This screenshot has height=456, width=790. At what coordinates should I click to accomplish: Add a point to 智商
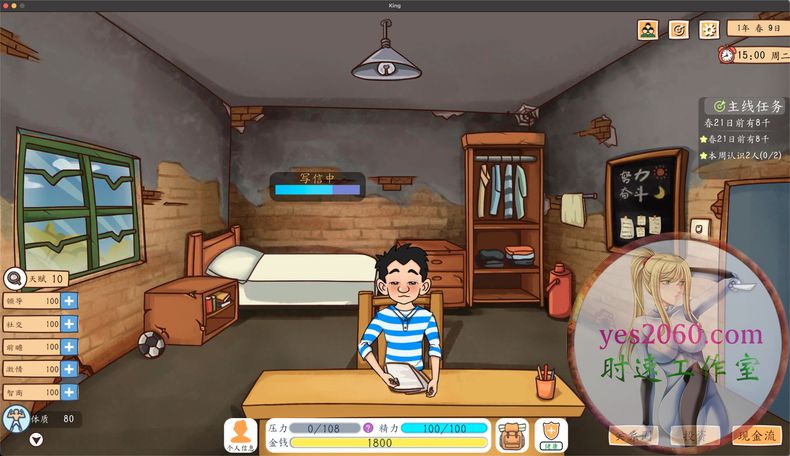click(x=69, y=392)
